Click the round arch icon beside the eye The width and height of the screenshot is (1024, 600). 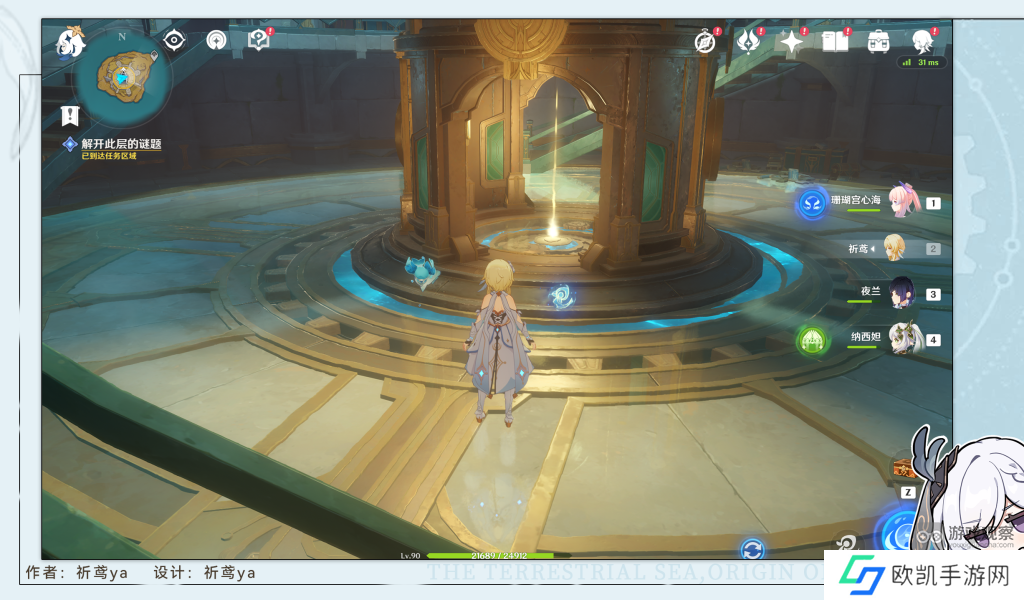(216, 40)
